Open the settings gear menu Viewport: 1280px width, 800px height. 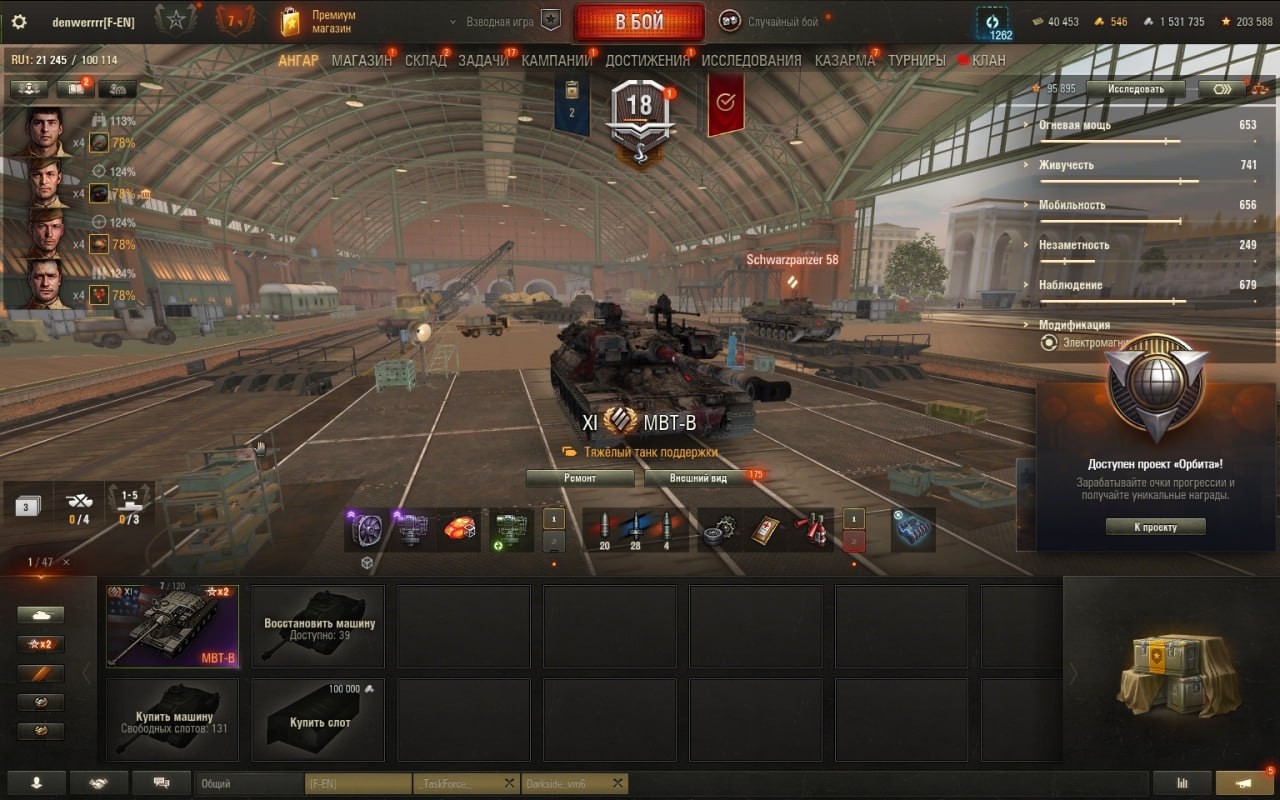coord(18,22)
